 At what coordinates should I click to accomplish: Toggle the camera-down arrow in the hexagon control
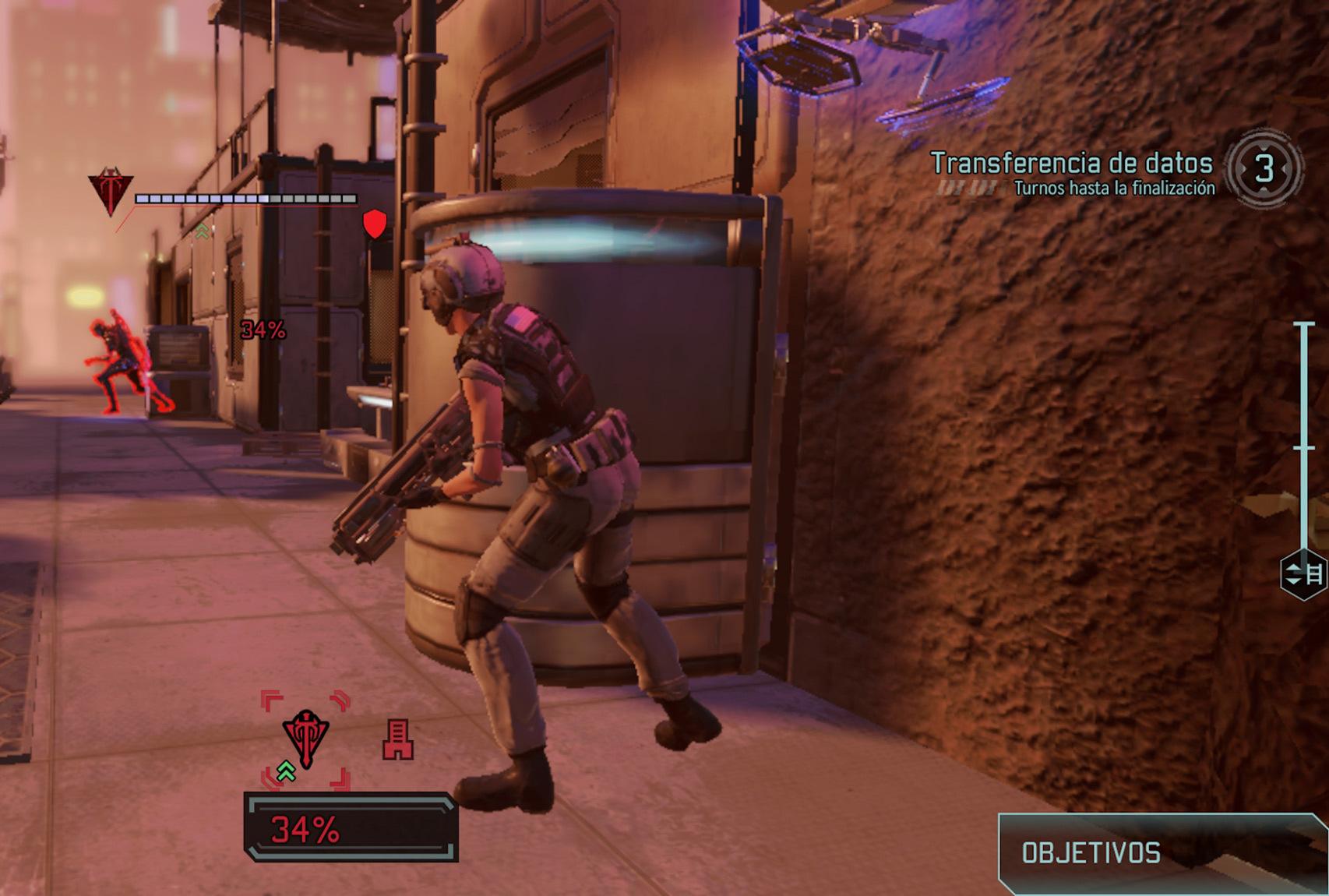(1293, 582)
